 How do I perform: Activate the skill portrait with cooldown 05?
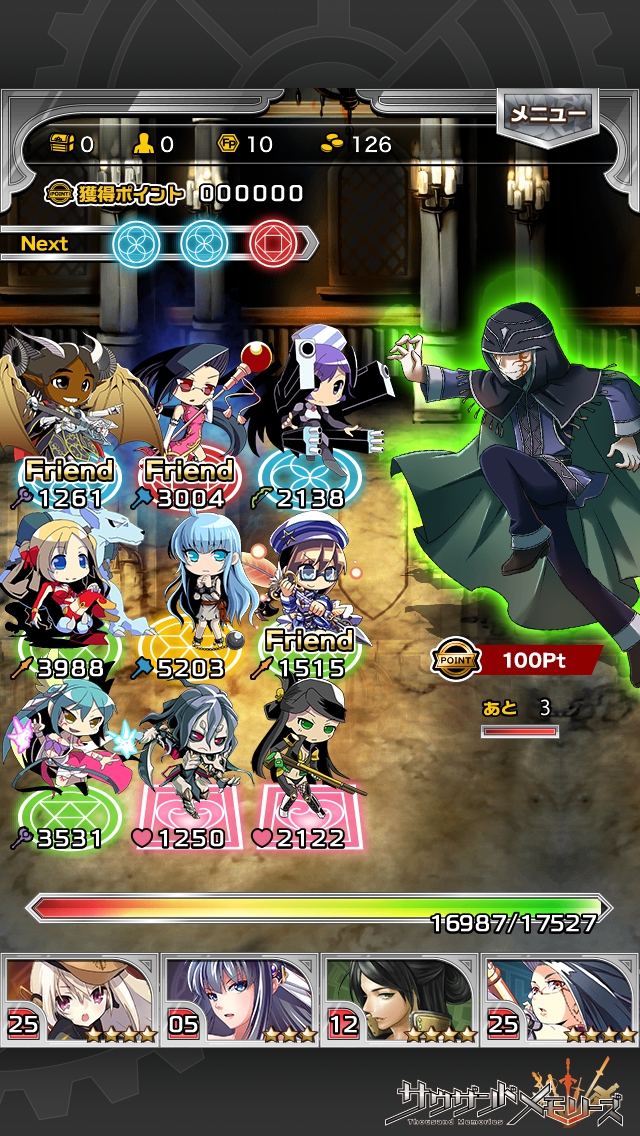coord(240,998)
